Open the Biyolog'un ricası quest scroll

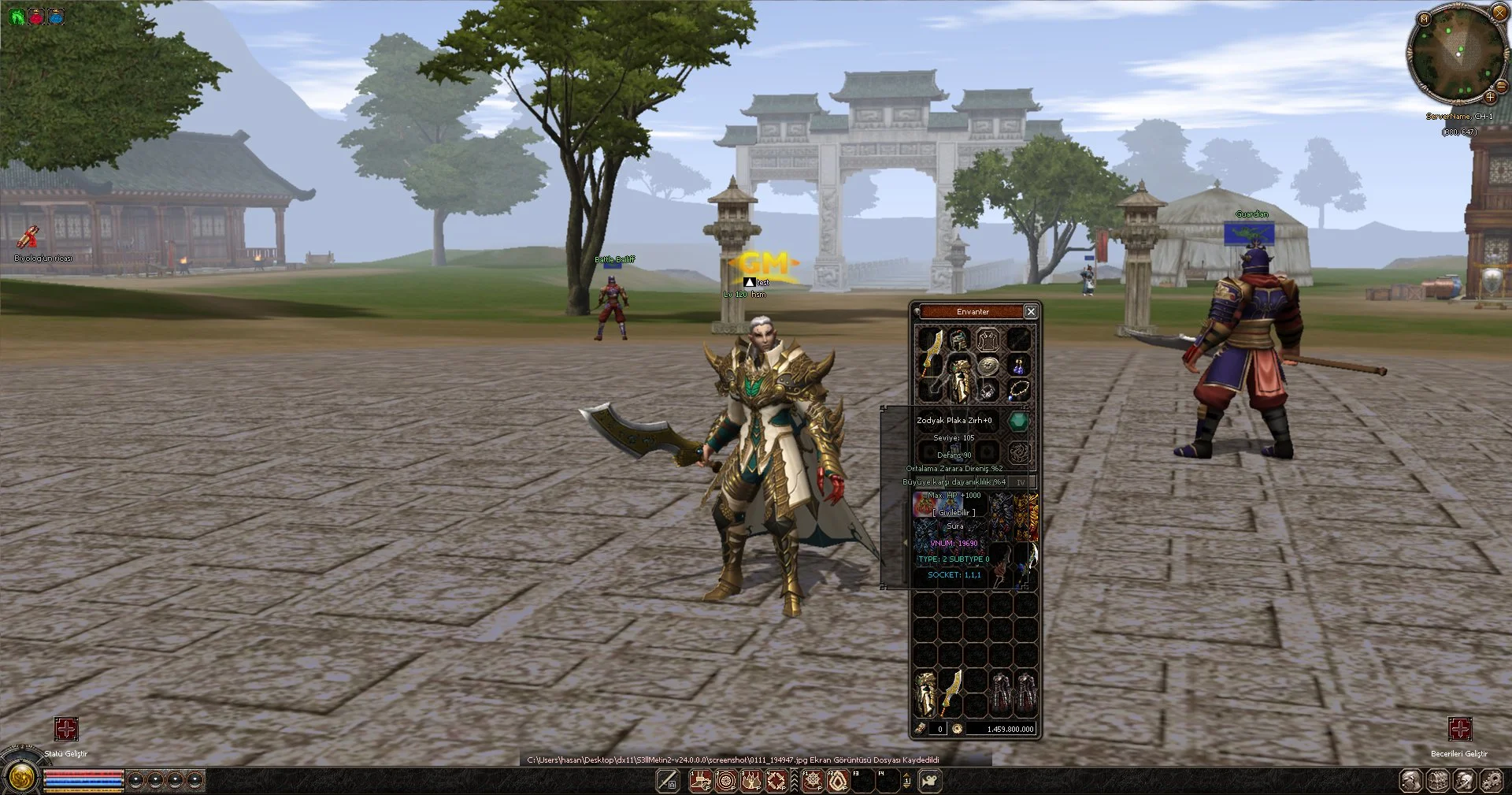tap(28, 236)
